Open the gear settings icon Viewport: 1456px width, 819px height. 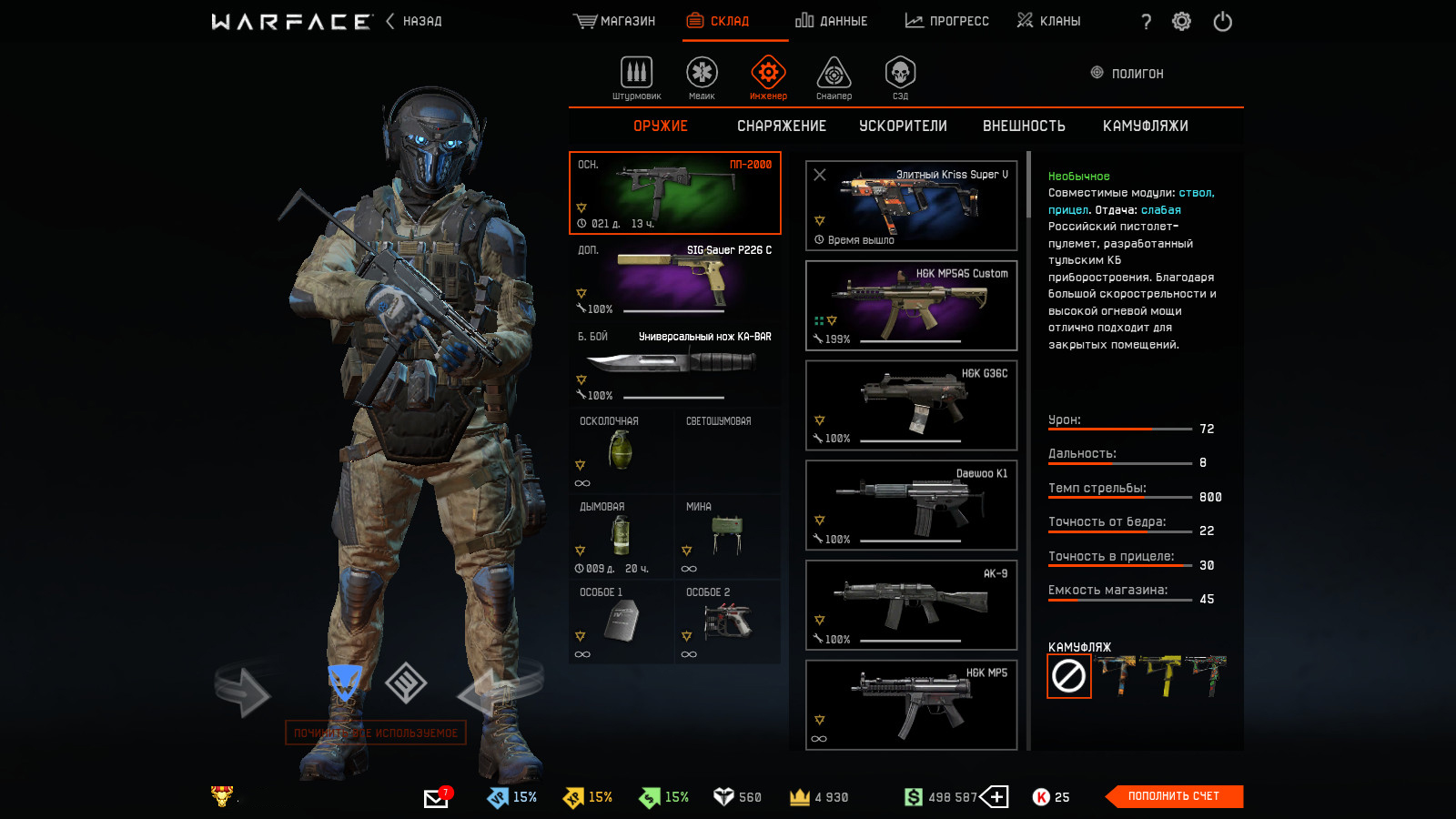click(x=1181, y=21)
